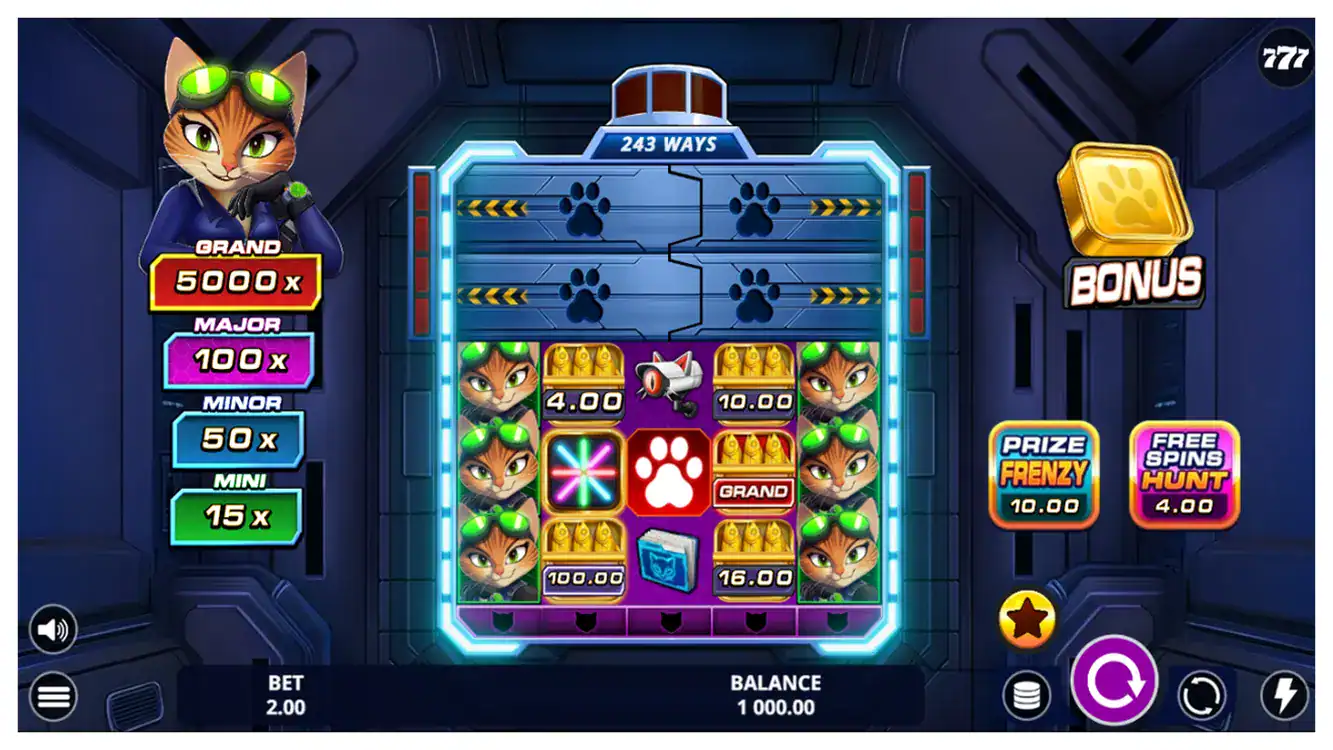Screen dimensions: 1333x750
Task: Open the hamburger menu
Action: 53,696
